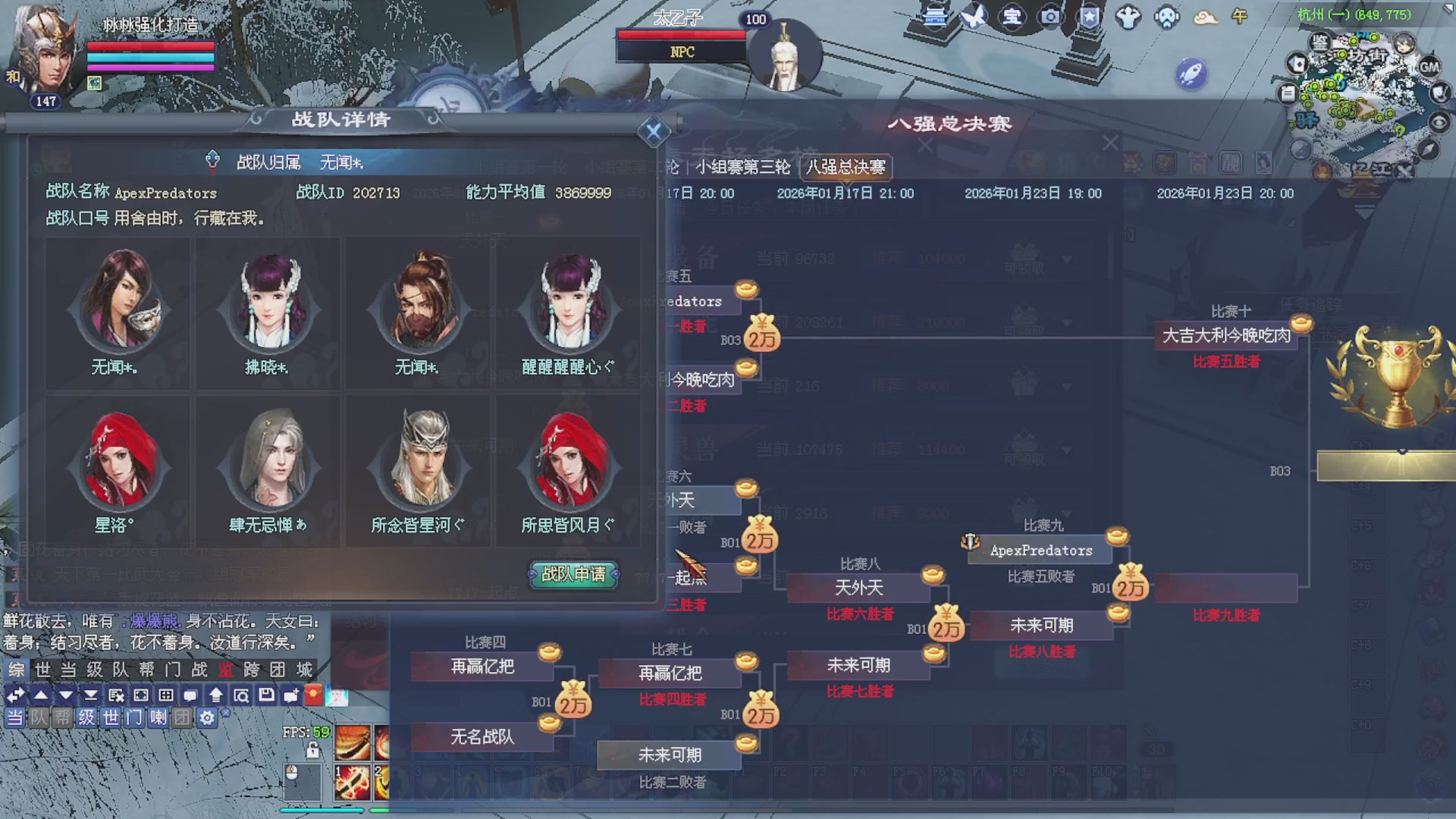Toggle the grayed 队 channel button below the chat
1456x819 pixels.
(37, 718)
